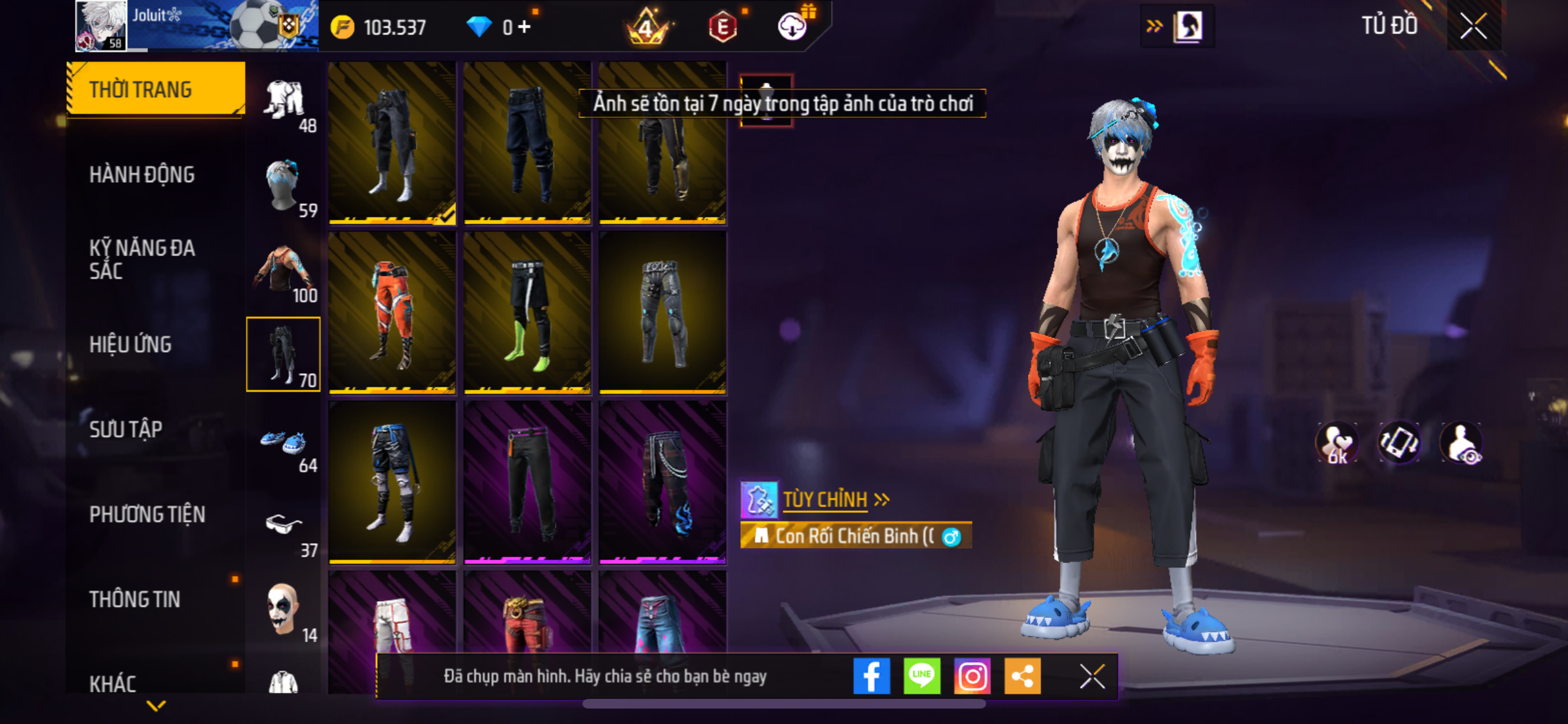
Task: Choose the pants with green socks
Action: click(x=527, y=312)
